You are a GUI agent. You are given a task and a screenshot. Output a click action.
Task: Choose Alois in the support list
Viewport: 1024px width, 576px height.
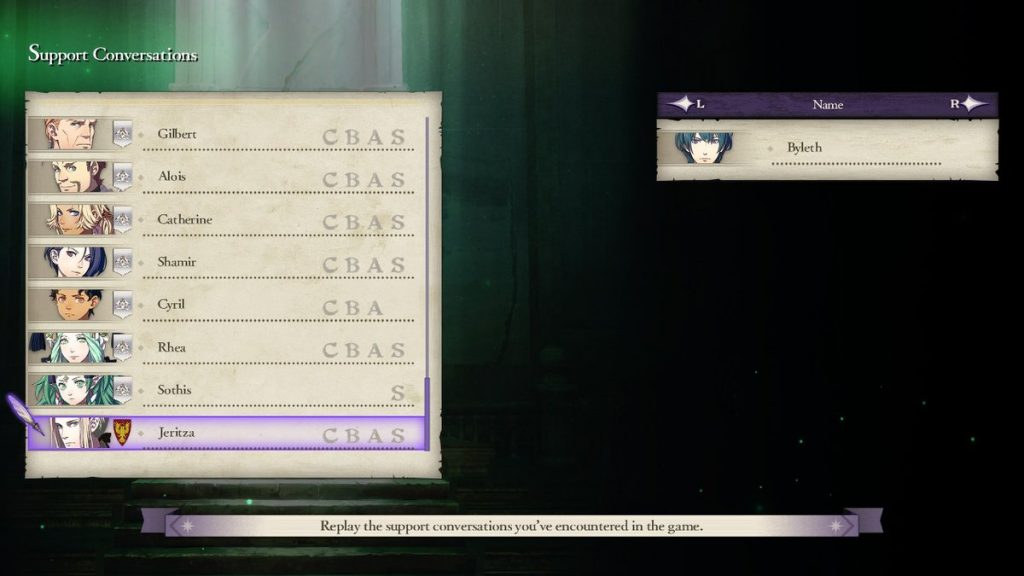[x=230, y=177]
